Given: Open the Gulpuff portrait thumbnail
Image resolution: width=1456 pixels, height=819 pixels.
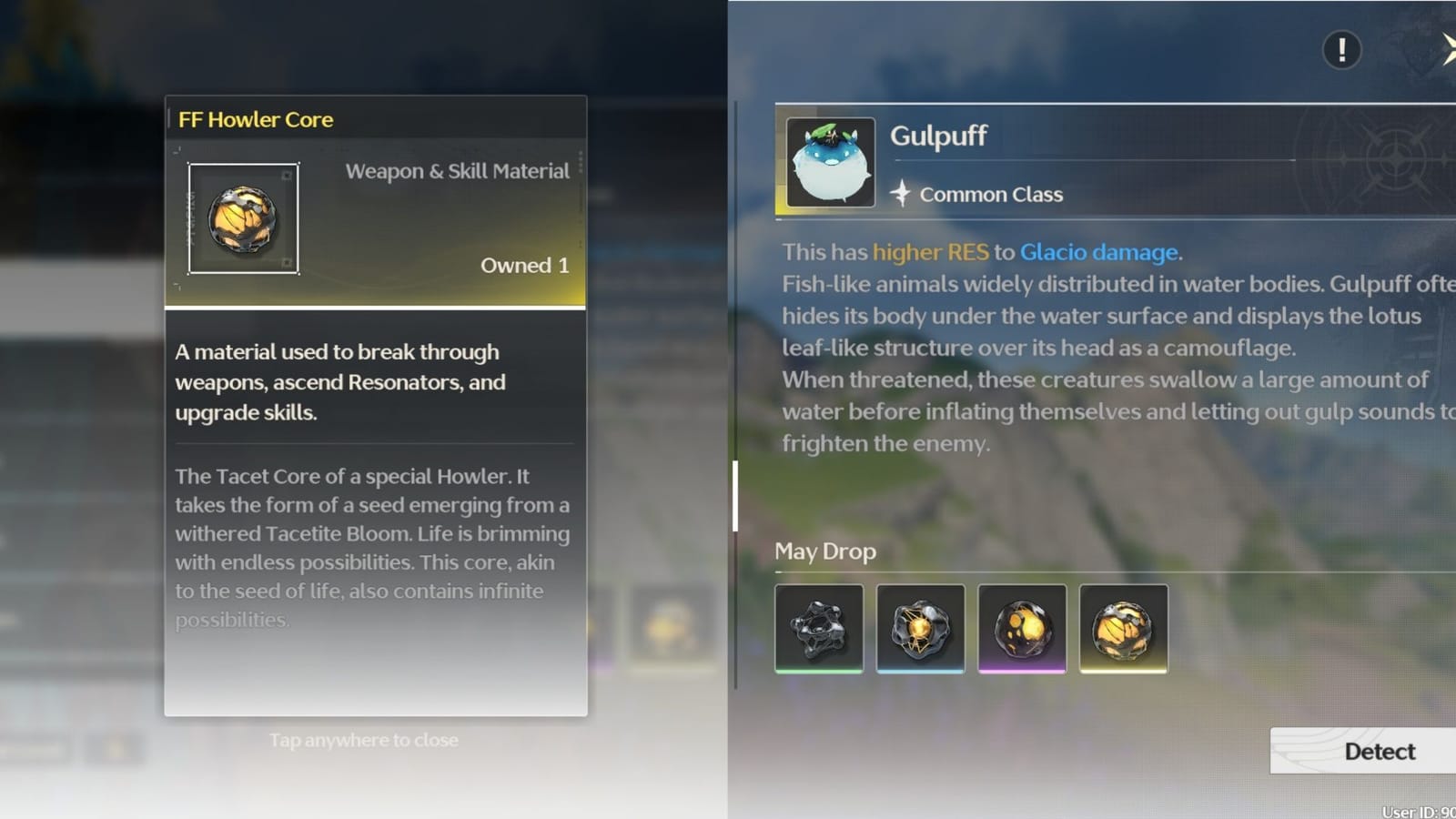Looking at the screenshot, I should point(831,162).
